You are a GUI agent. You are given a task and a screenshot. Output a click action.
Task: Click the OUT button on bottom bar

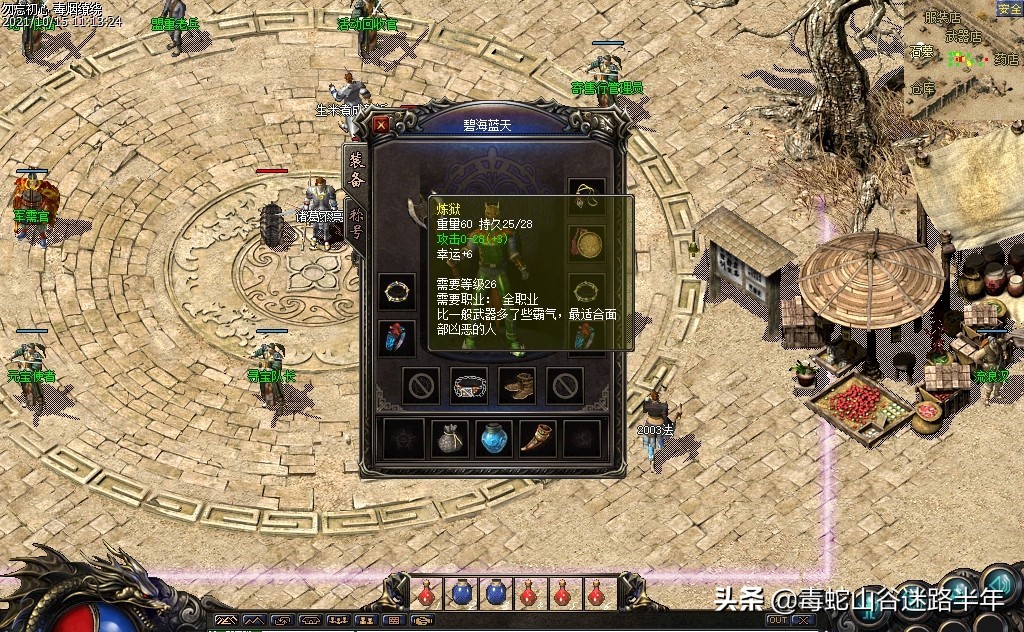776,620
